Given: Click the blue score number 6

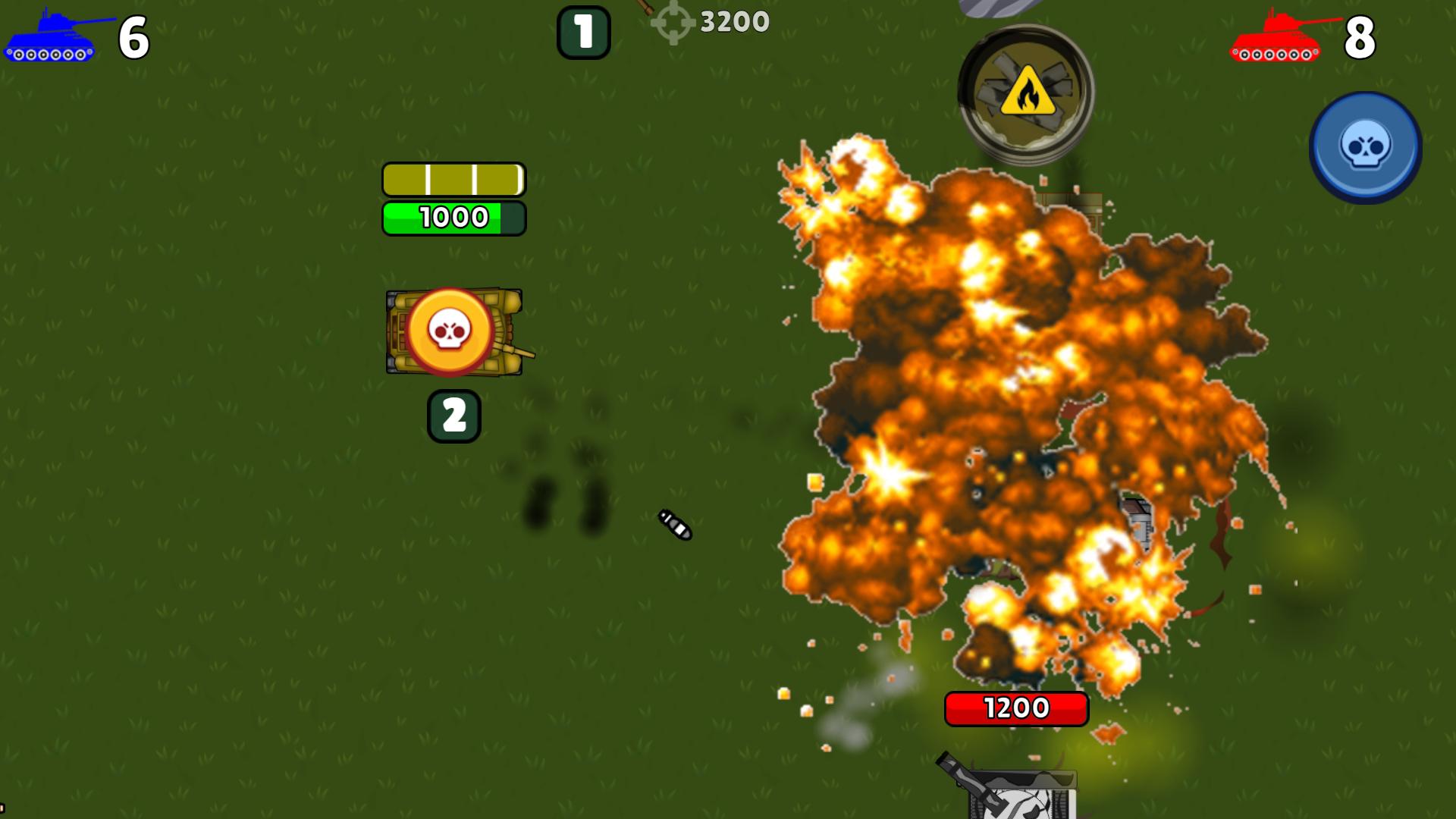Looking at the screenshot, I should point(133,38).
